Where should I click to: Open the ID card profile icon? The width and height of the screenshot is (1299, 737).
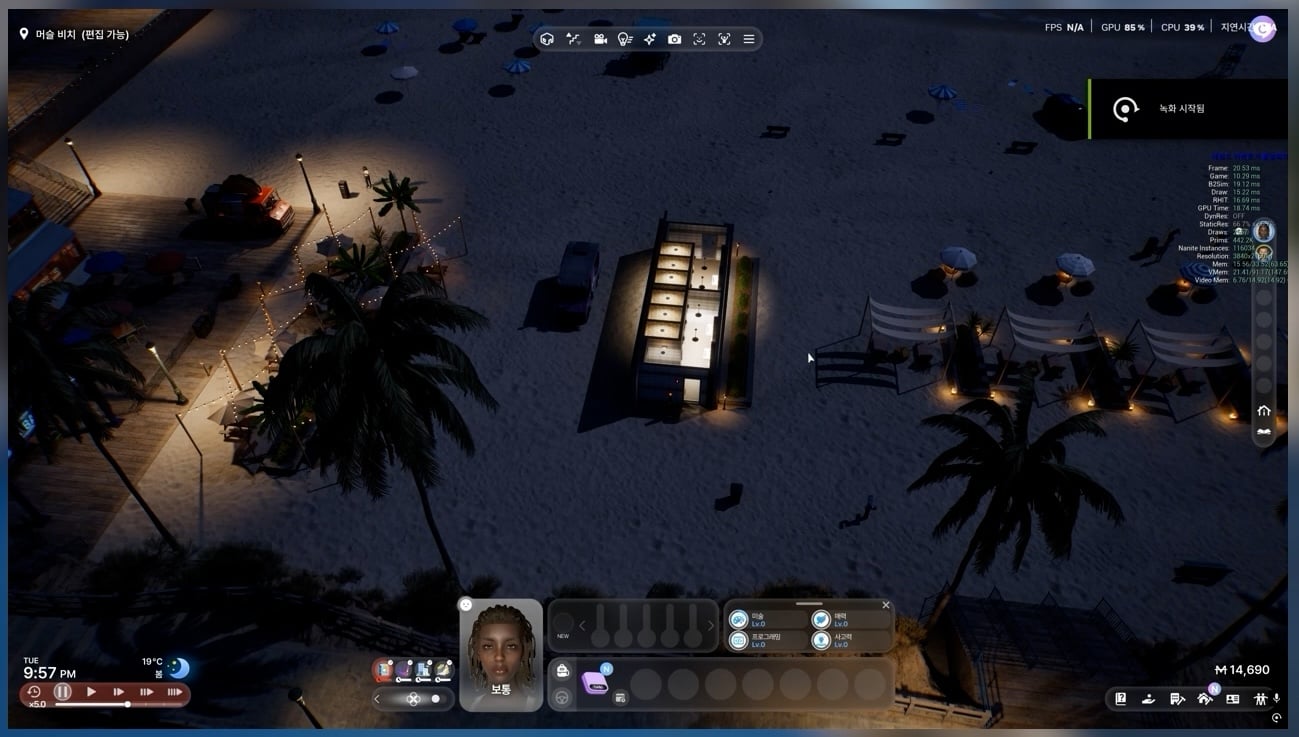(1232, 699)
